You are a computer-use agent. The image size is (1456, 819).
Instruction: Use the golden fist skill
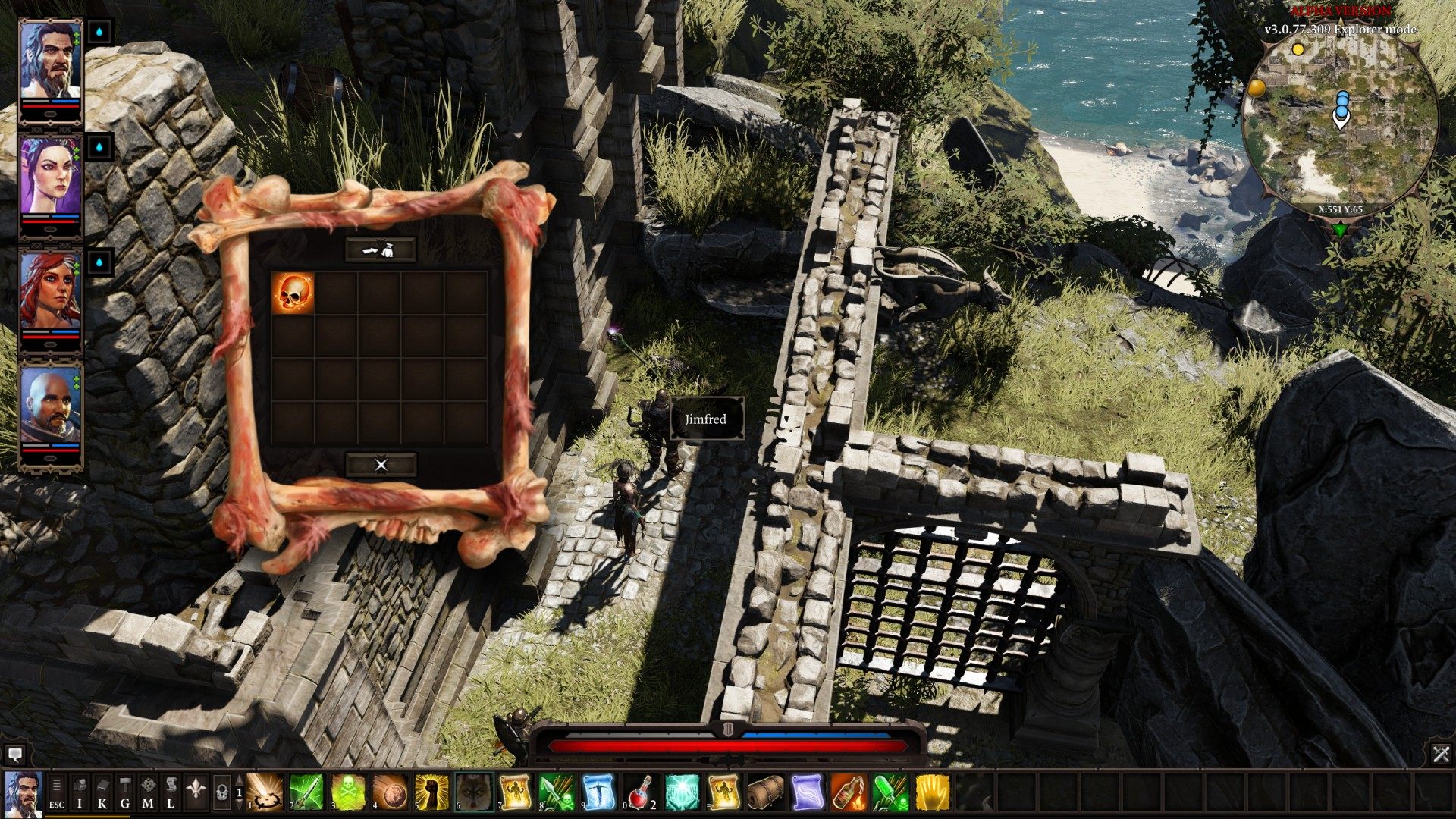432,792
